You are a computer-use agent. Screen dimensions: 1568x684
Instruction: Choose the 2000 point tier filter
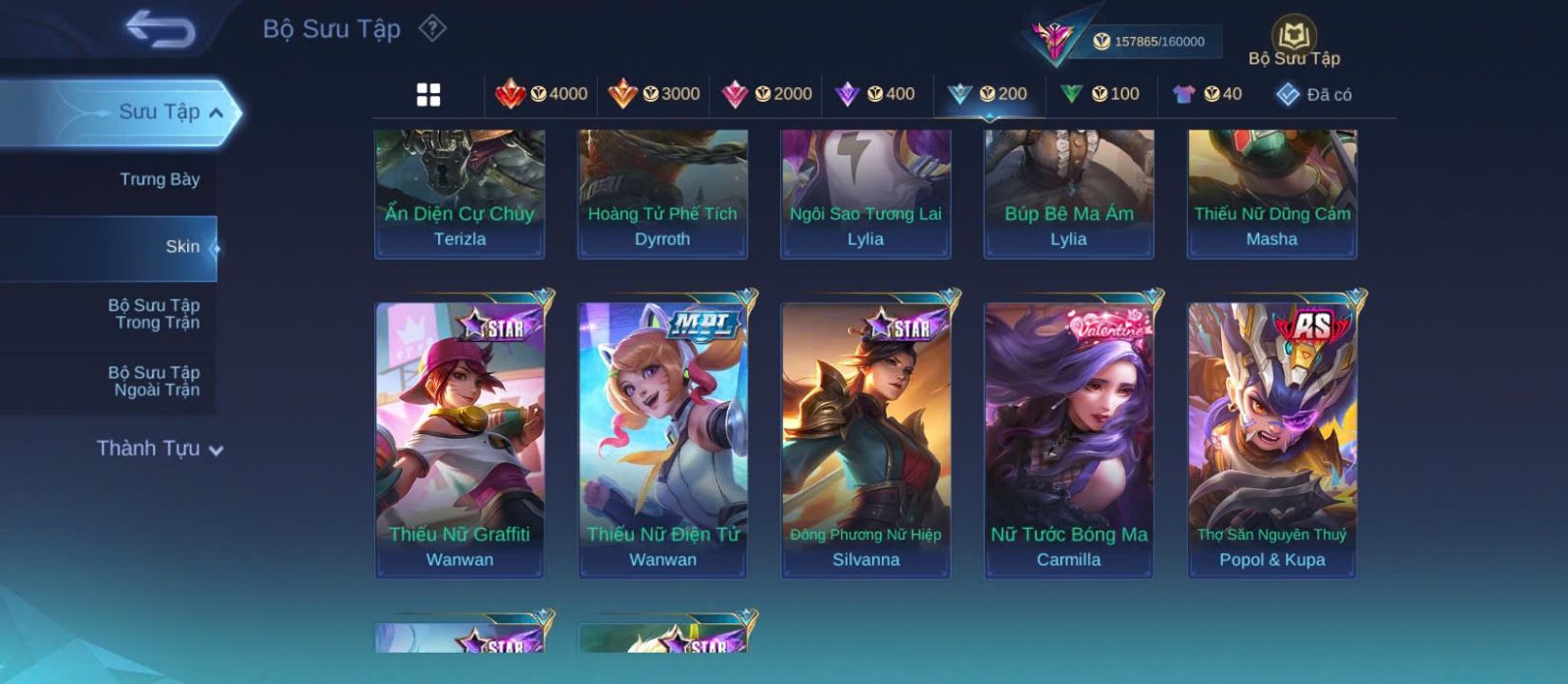pyautogui.click(x=766, y=94)
